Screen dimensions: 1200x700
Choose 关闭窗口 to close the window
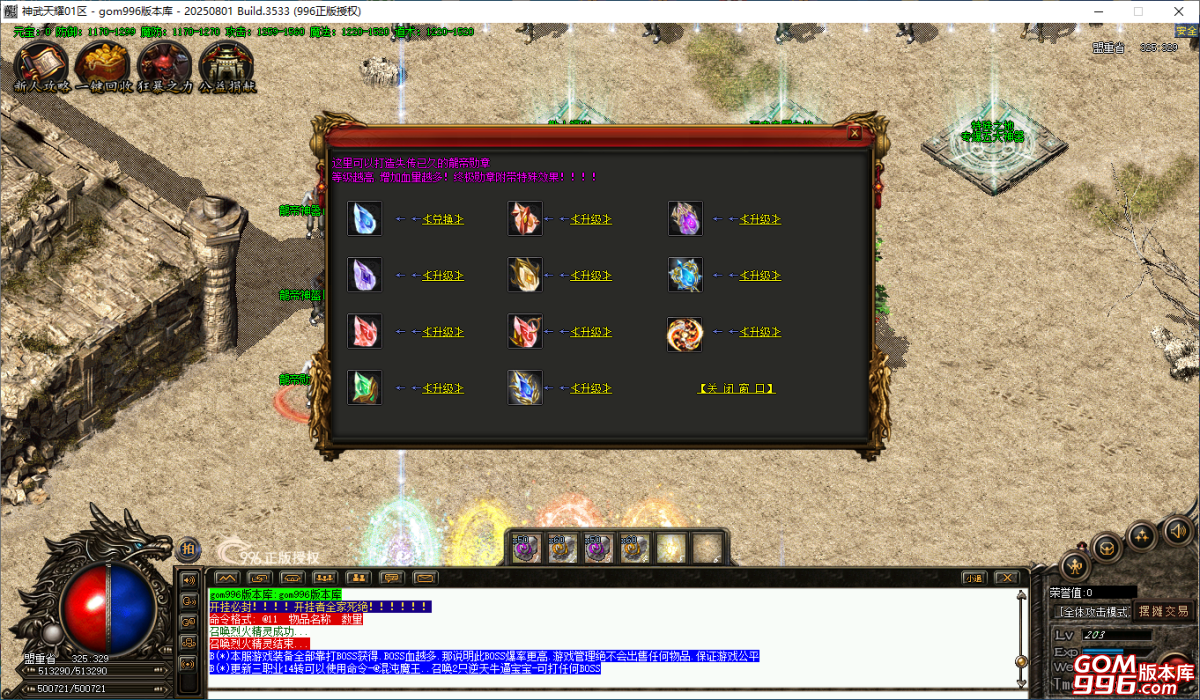(x=736, y=388)
